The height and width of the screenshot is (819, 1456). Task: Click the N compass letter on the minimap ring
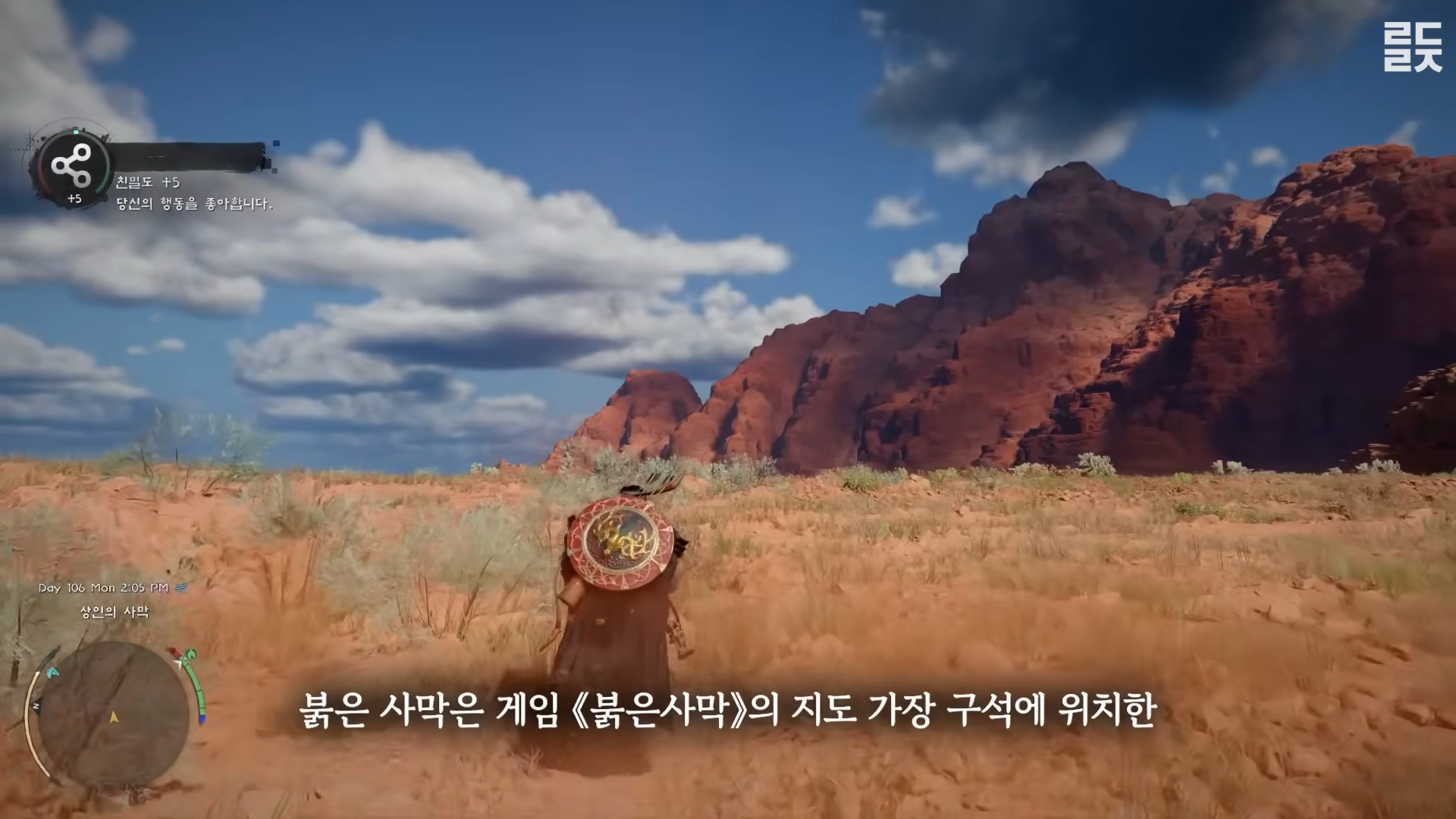point(36,704)
